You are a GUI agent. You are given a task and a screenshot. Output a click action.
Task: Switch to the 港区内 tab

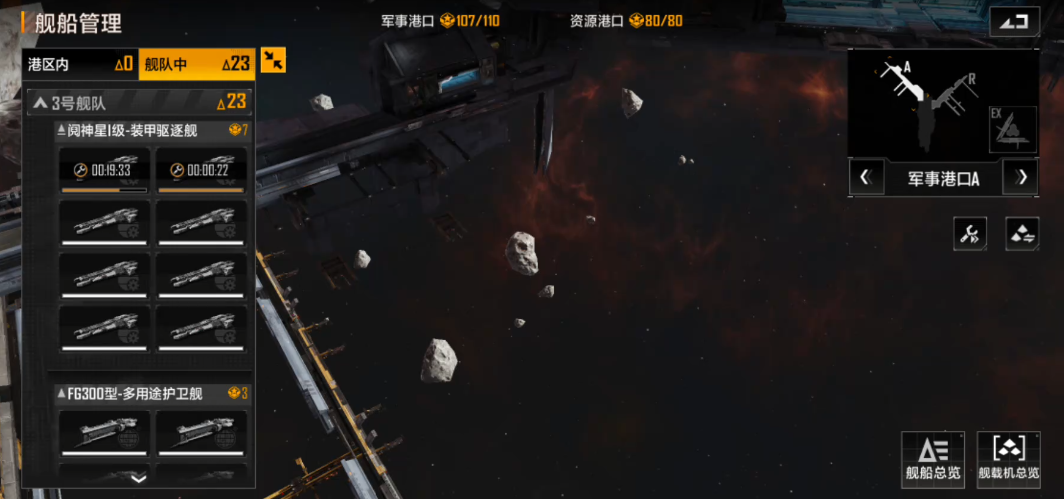pos(80,65)
